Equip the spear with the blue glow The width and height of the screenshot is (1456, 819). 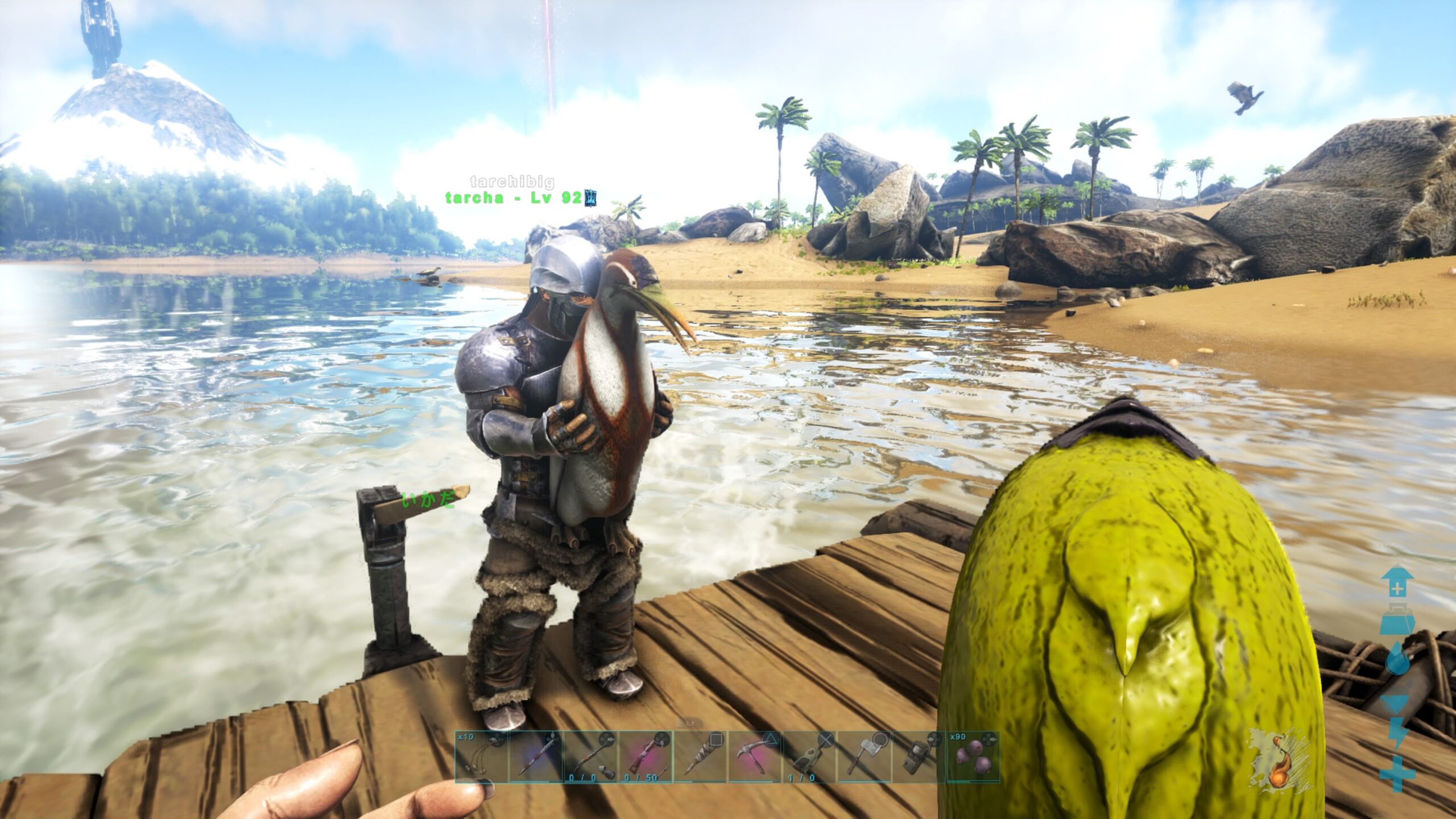coord(536,757)
